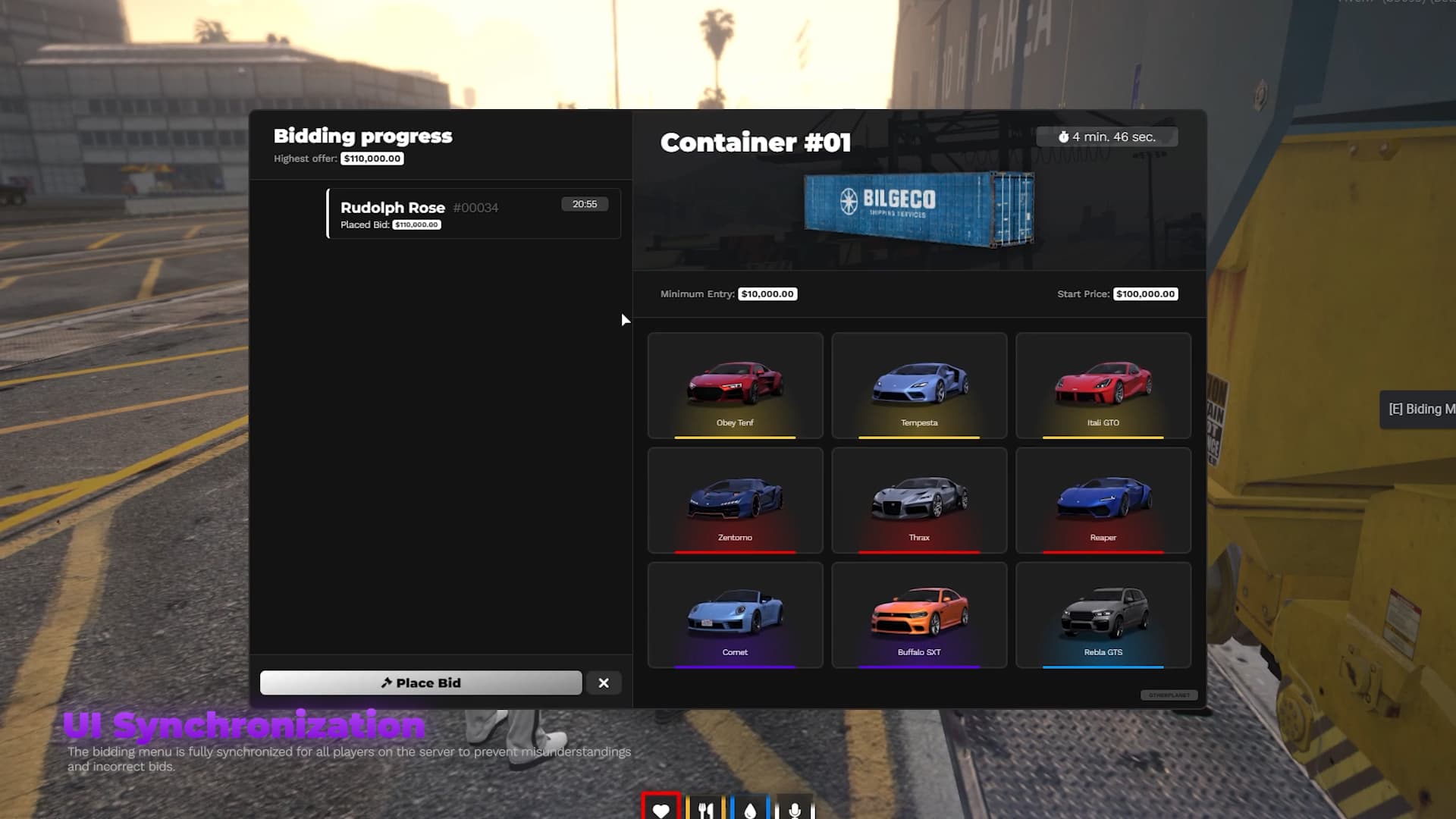Click the [E] Biding Menu prompt
The width and height of the screenshot is (1456, 819).
coord(1426,409)
